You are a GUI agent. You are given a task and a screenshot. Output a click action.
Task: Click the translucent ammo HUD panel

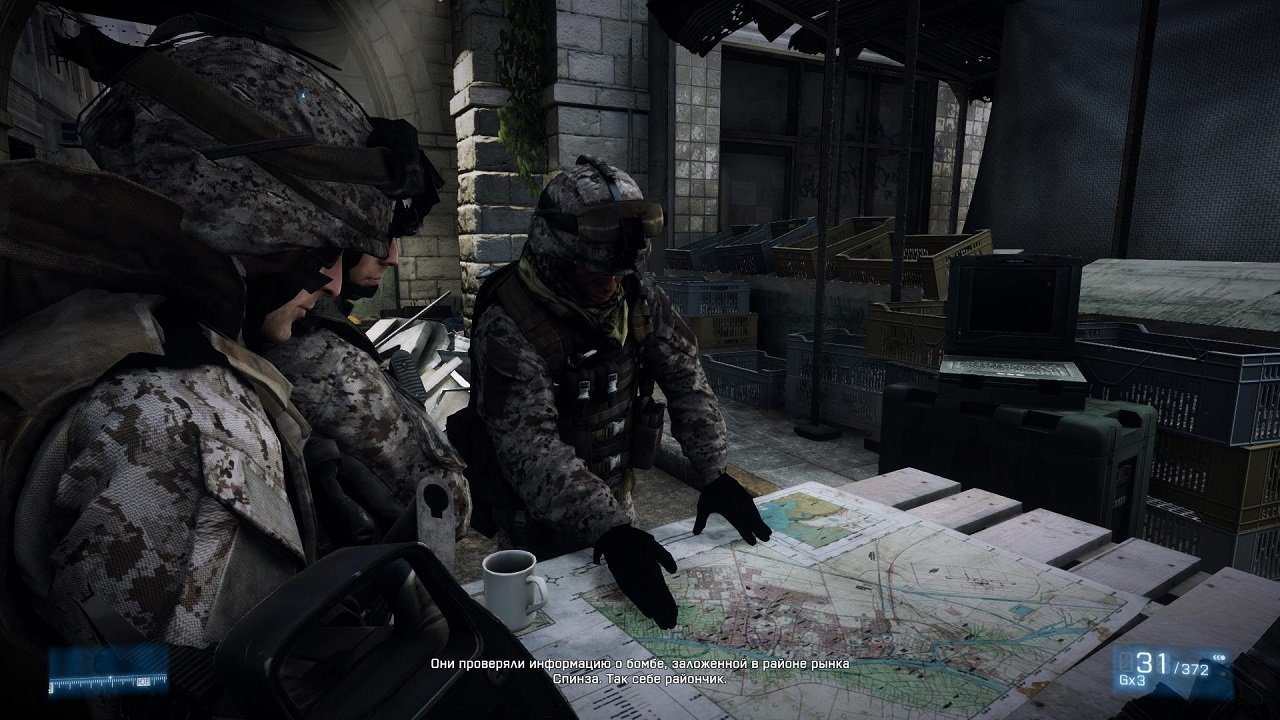(1170, 670)
